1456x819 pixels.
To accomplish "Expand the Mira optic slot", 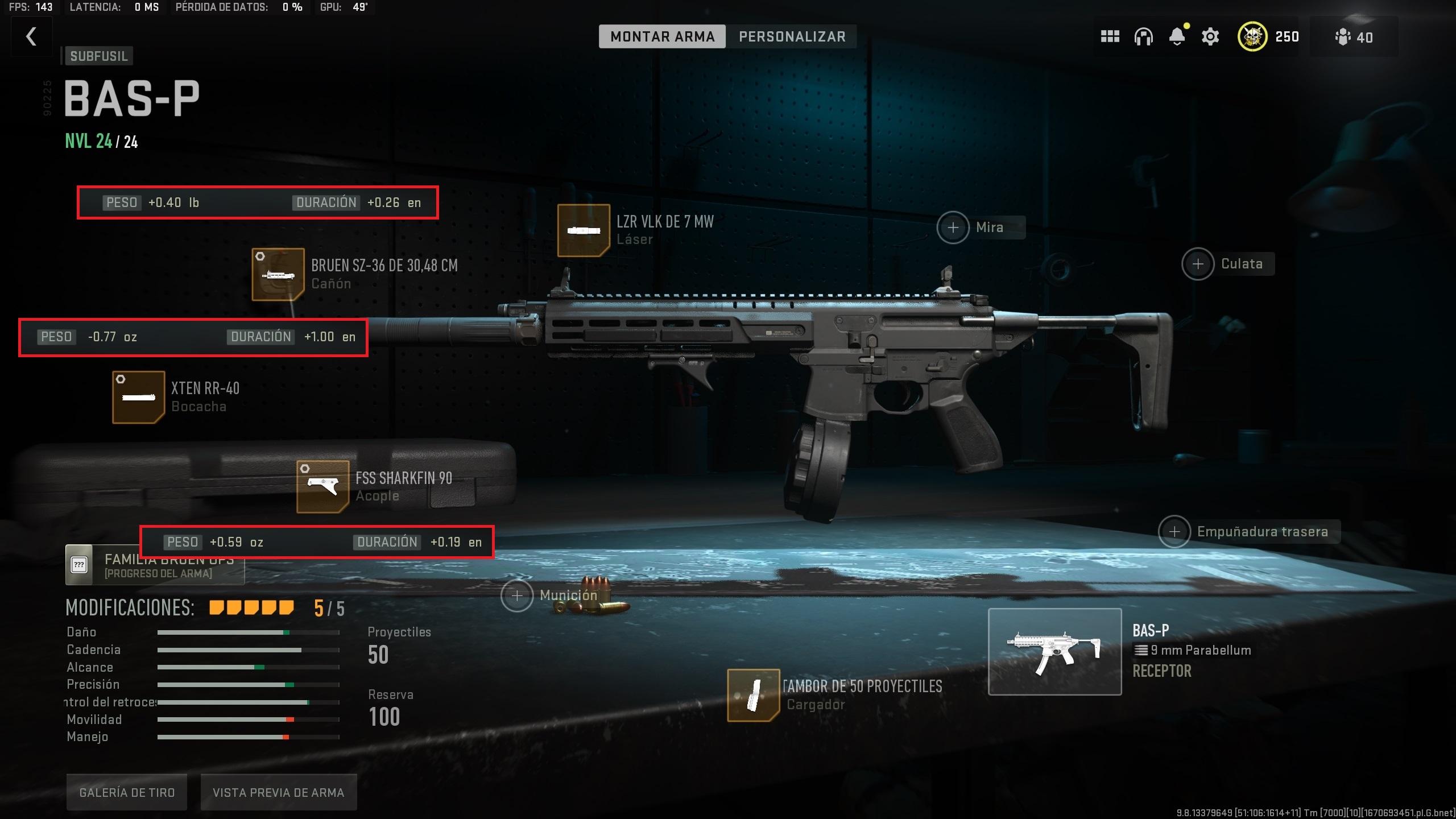I will [953, 226].
